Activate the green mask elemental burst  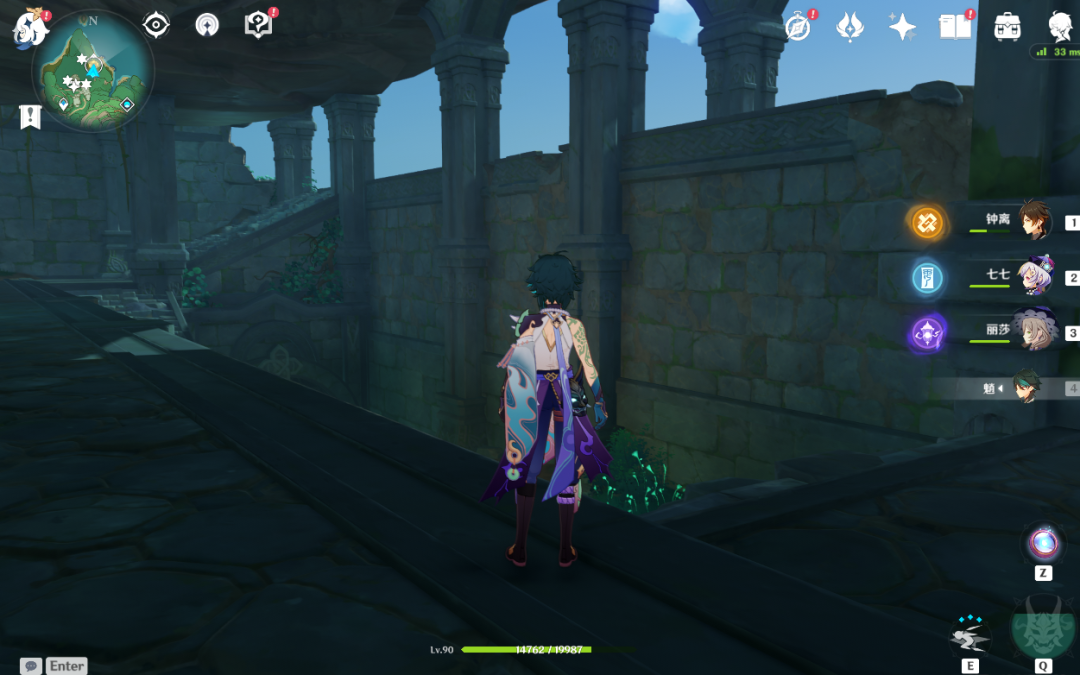click(1043, 628)
